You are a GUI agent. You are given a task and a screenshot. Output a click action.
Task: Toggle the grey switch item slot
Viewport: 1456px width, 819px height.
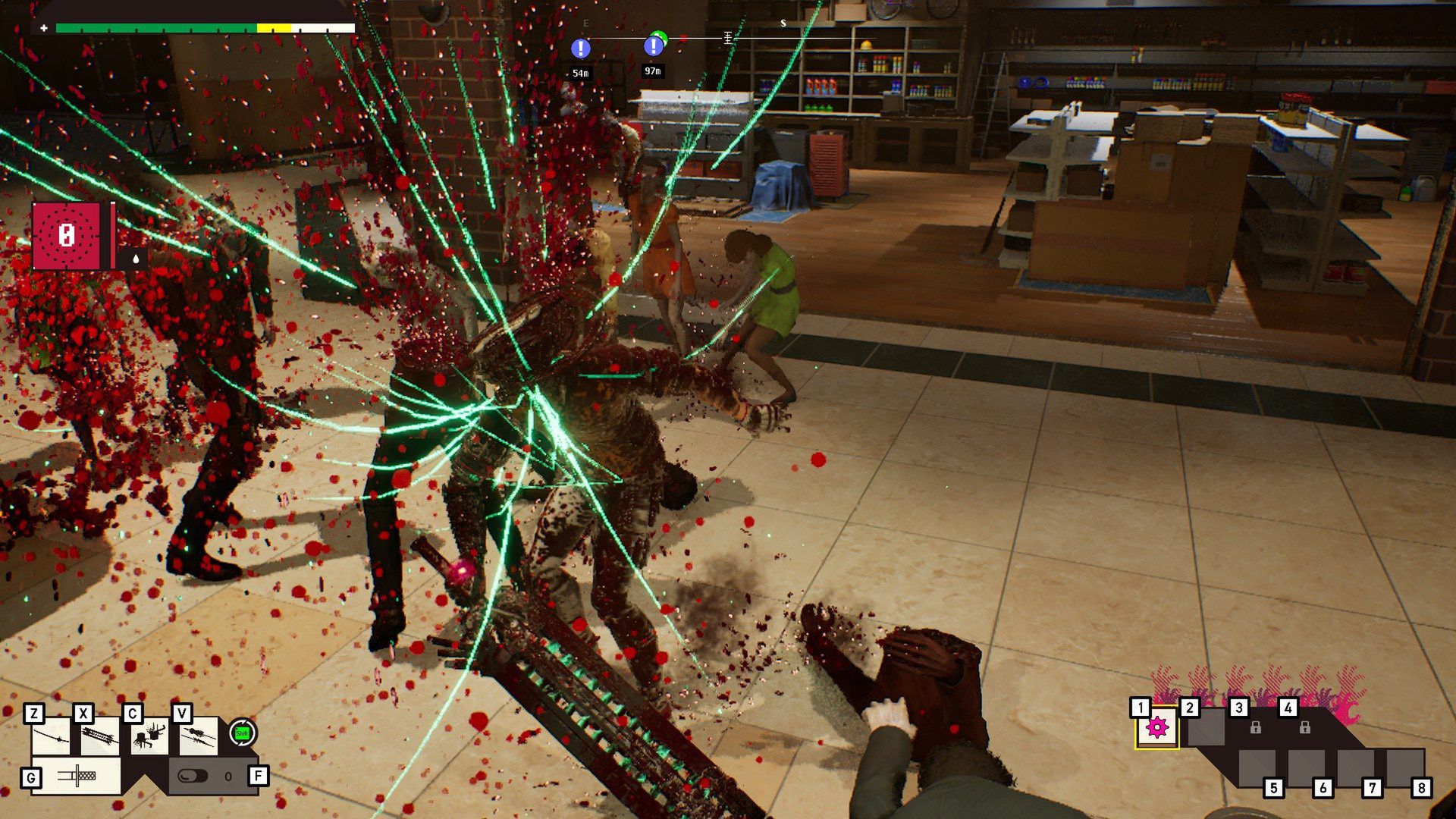[x=193, y=776]
